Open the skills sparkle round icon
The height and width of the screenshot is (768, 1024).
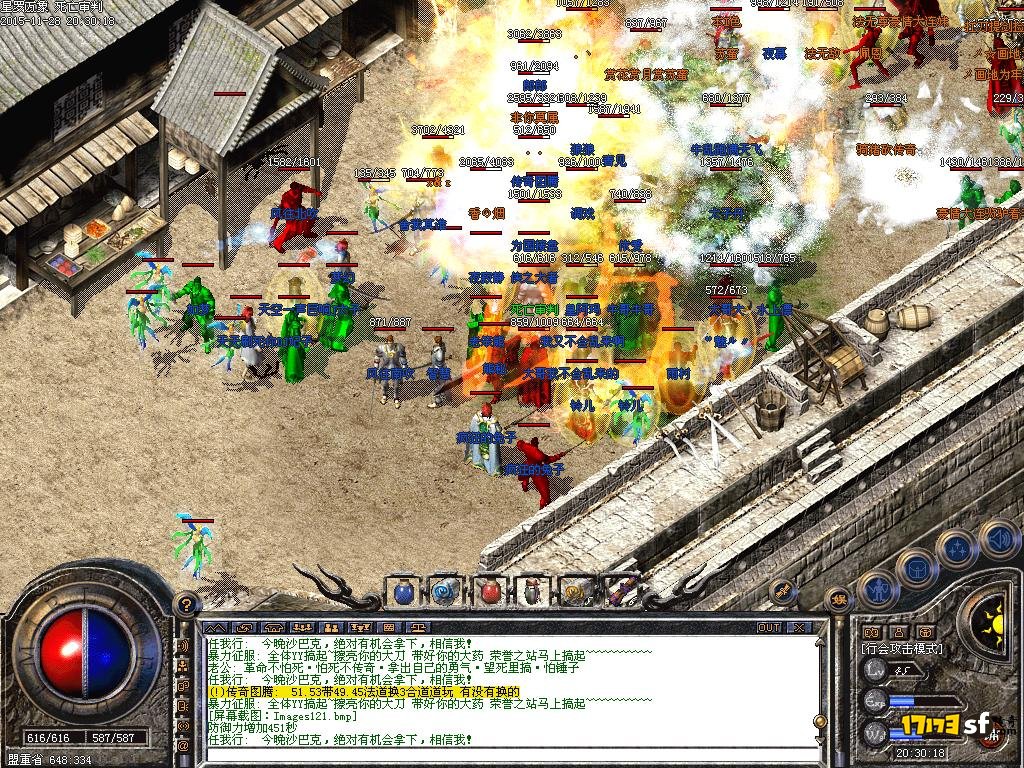point(957,549)
